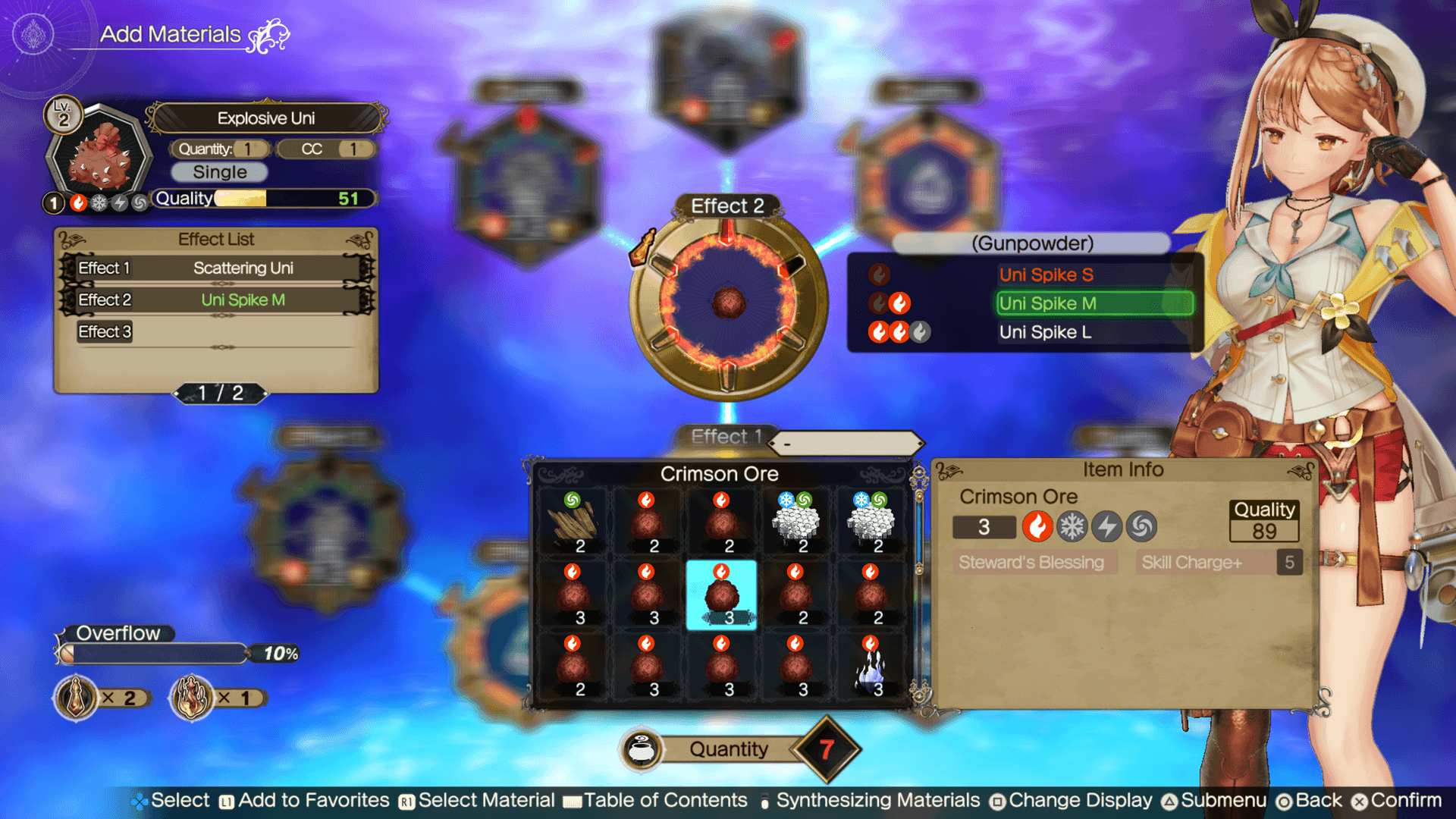Highlight the Uni Spike S effect row

[1046, 275]
